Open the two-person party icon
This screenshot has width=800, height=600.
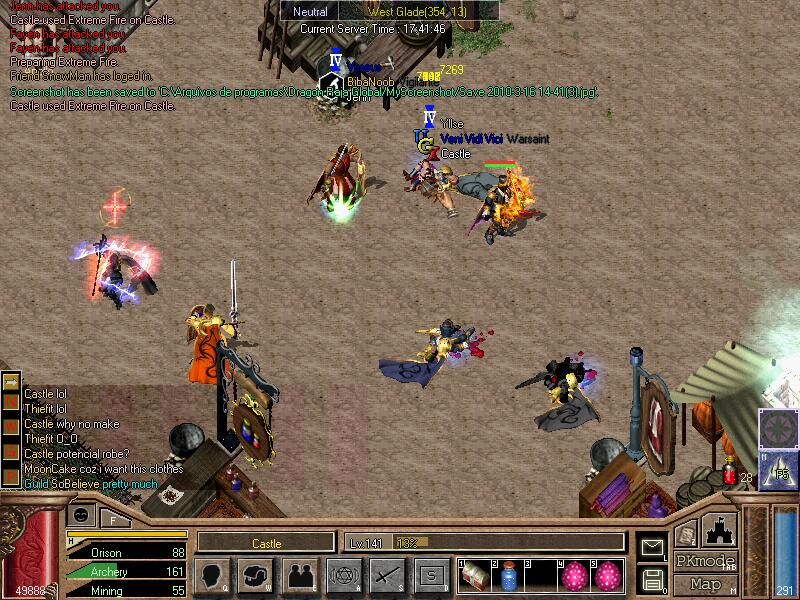pos(300,575)
